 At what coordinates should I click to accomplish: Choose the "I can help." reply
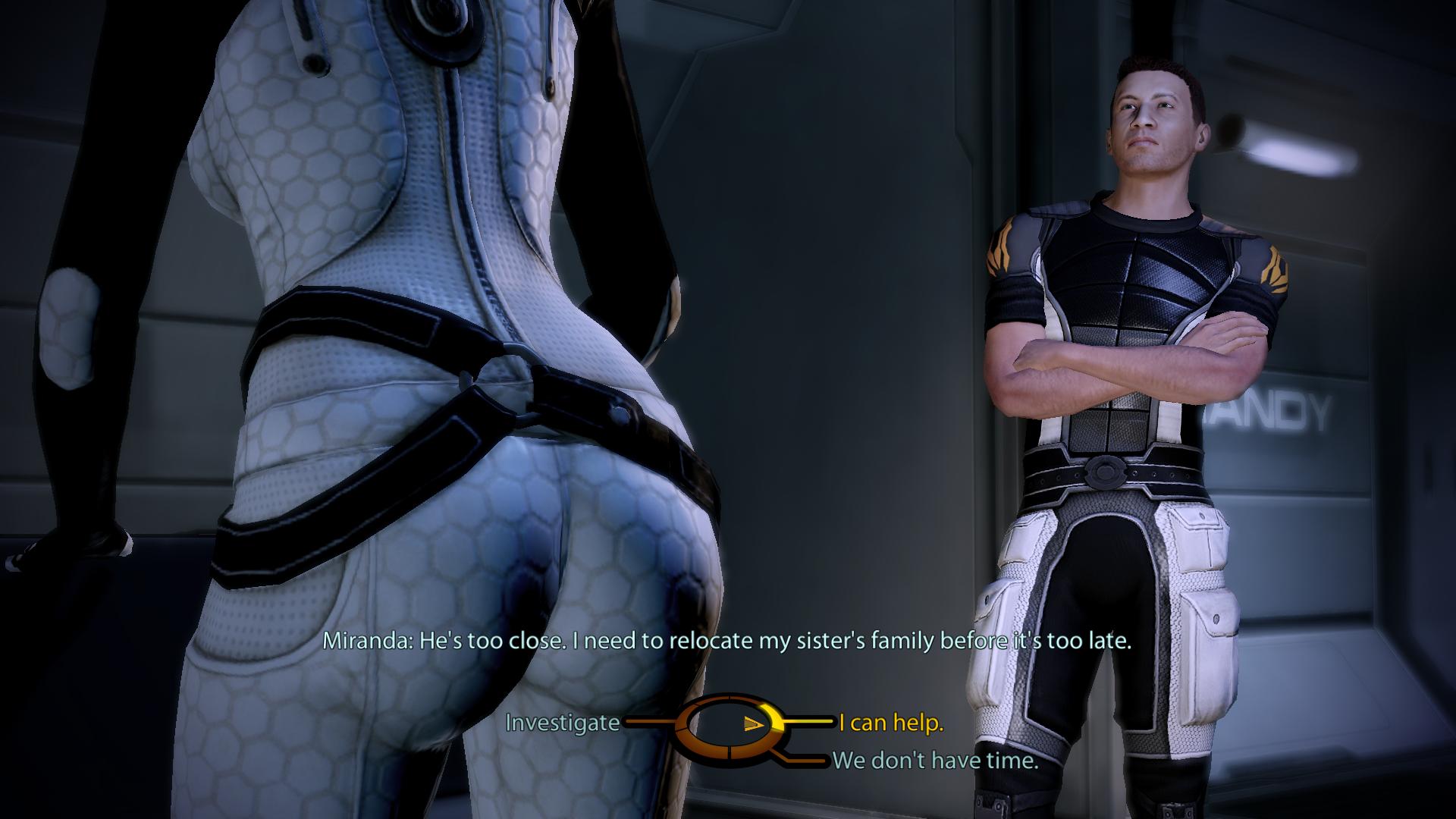pyautogui.click(x=891, y=723)
